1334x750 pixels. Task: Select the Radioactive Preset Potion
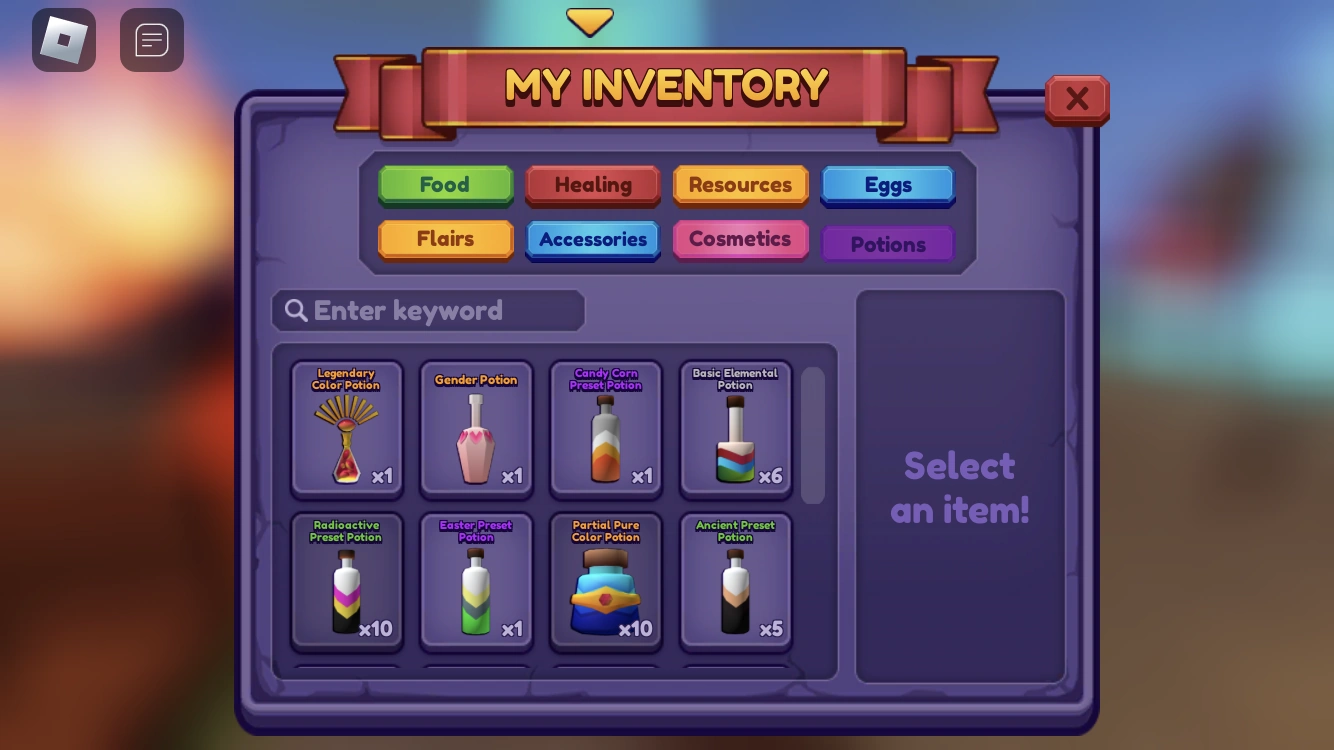[346, 580]
